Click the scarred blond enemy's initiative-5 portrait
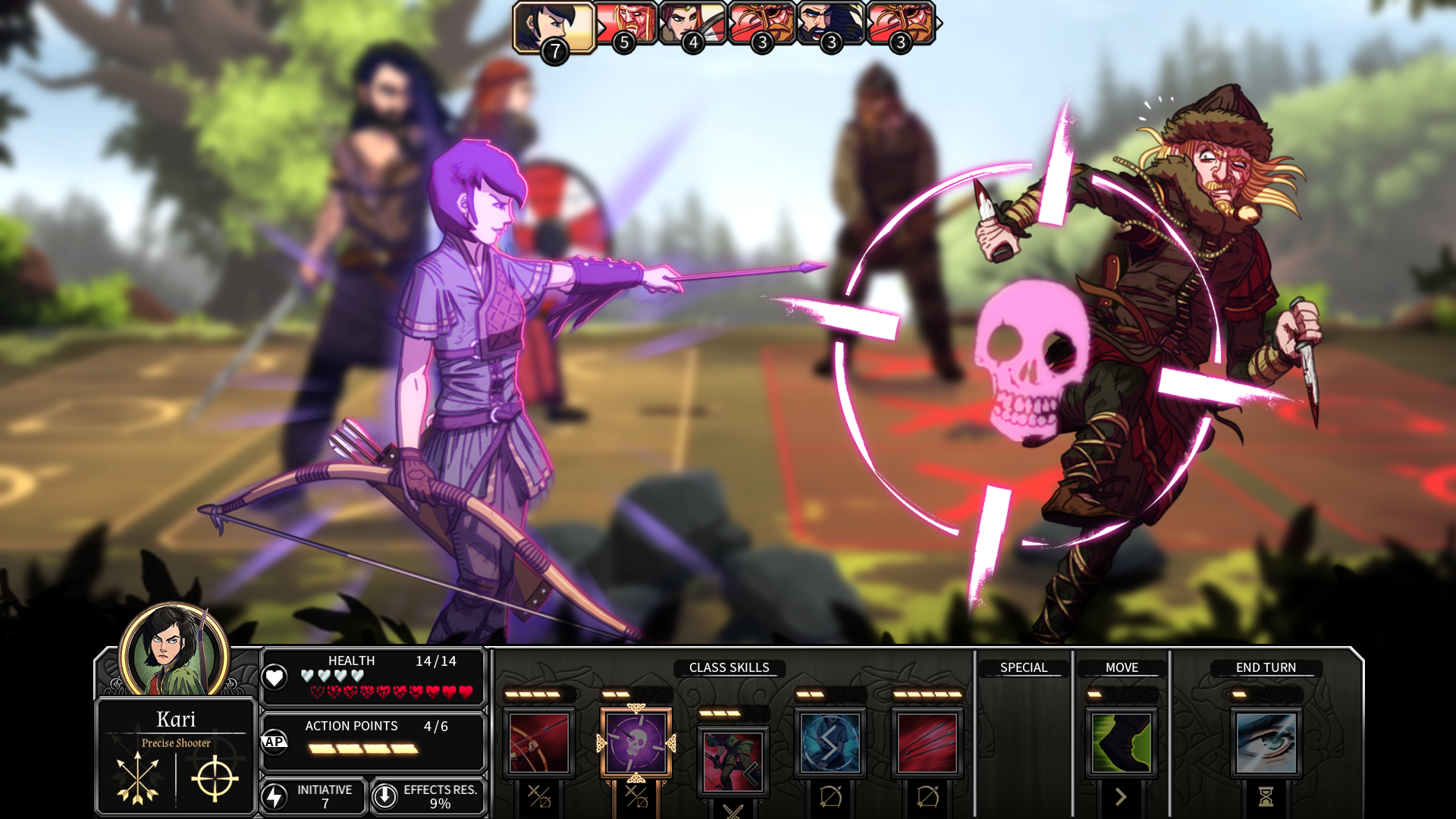Screen dimensions: 1456x819 tap(626, 23)
